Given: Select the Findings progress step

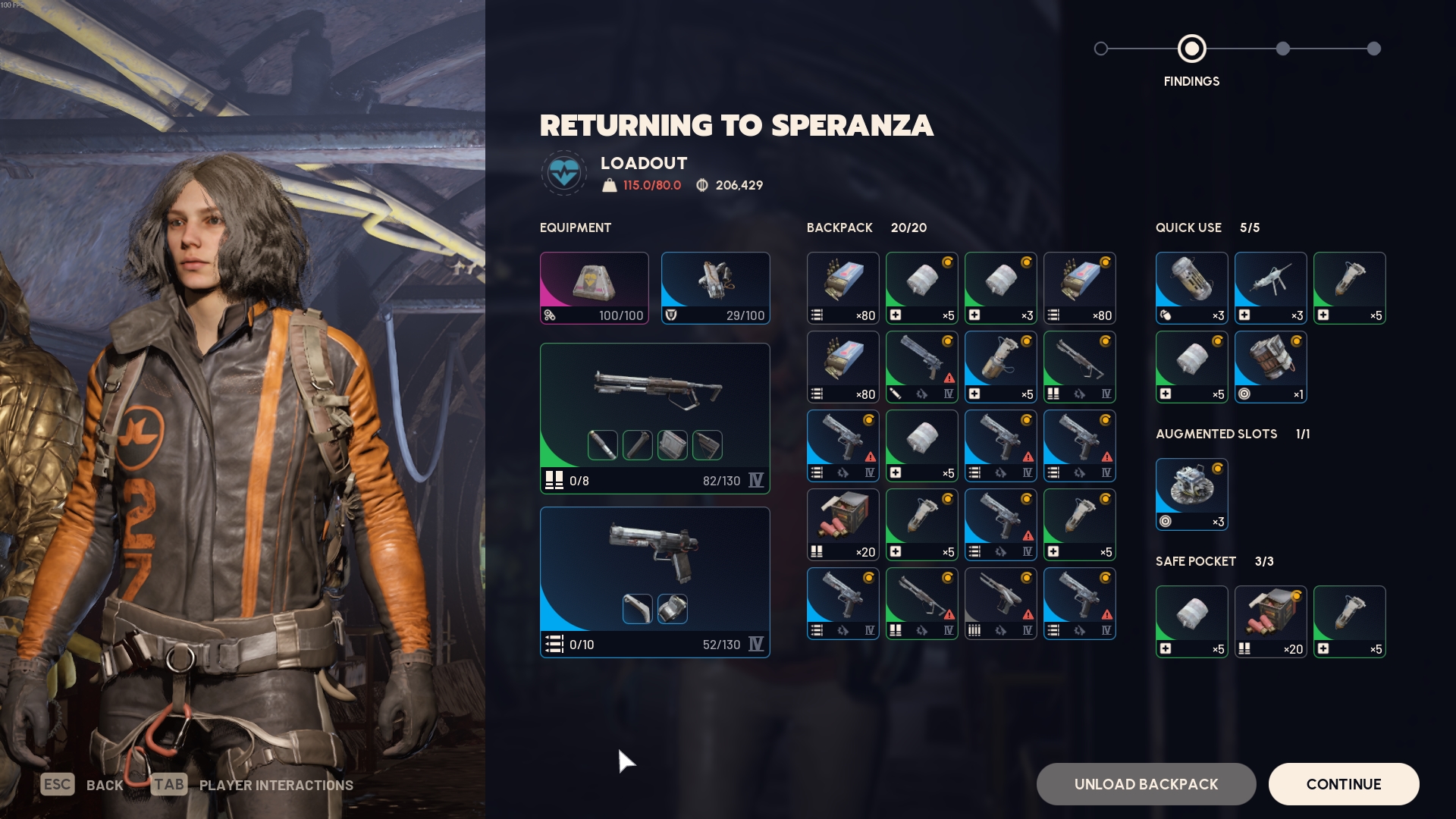Looking at the screenshot, I should (x=1191, y=49).
